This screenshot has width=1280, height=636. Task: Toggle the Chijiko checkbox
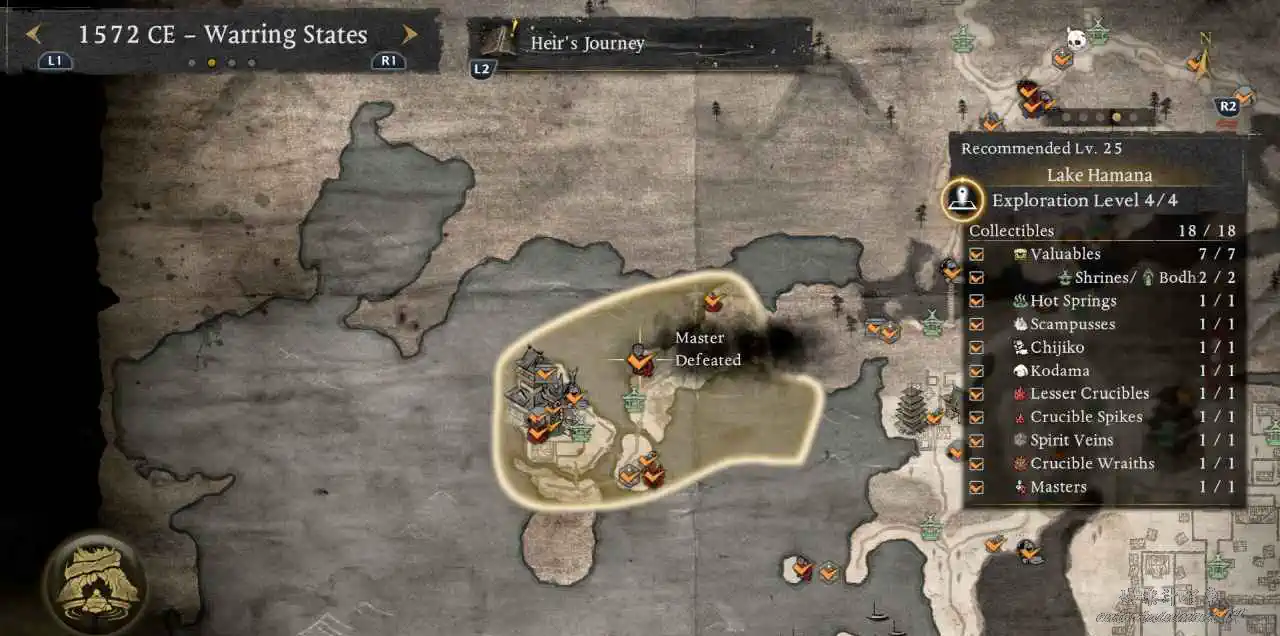point(977,348)
